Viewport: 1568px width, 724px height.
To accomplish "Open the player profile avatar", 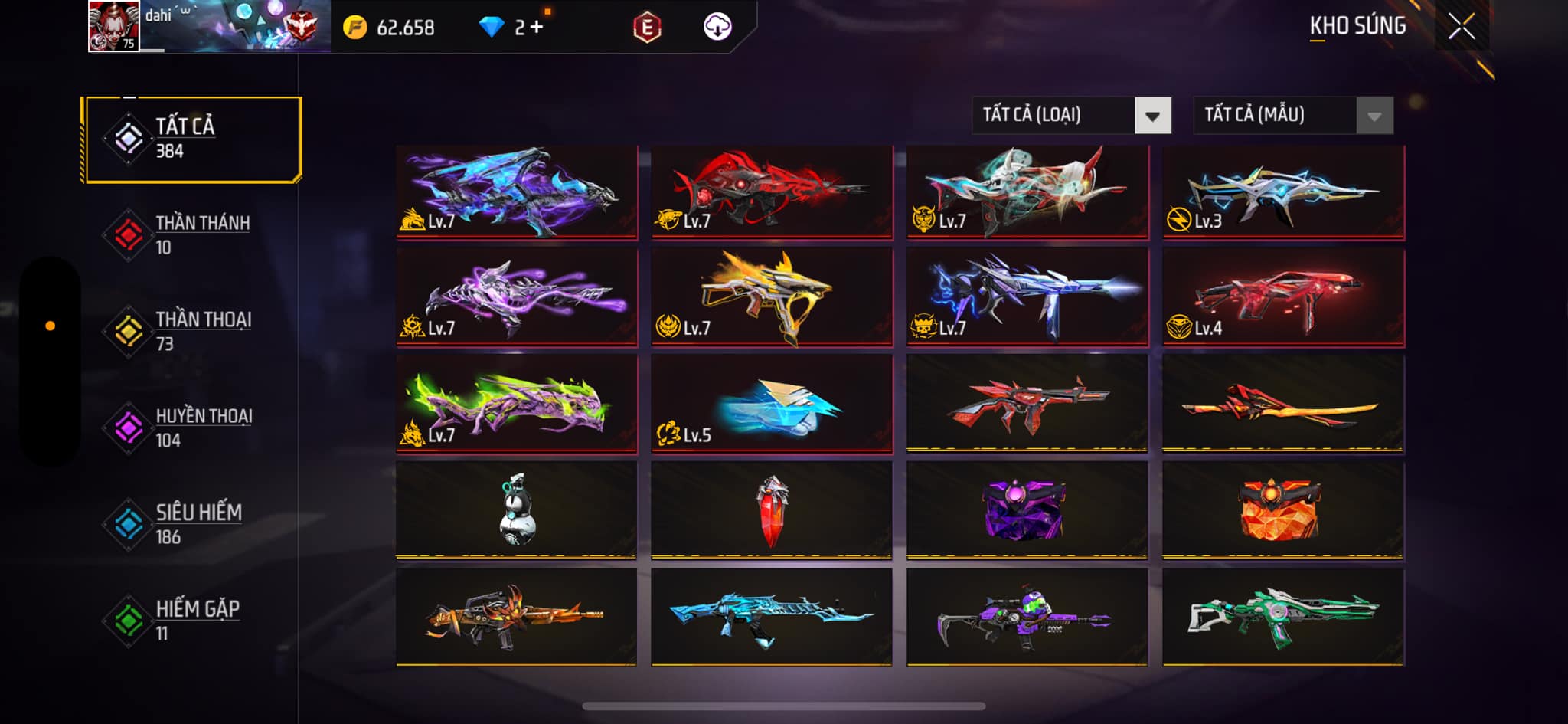I will pyautogui.click(x=113, y=26).
